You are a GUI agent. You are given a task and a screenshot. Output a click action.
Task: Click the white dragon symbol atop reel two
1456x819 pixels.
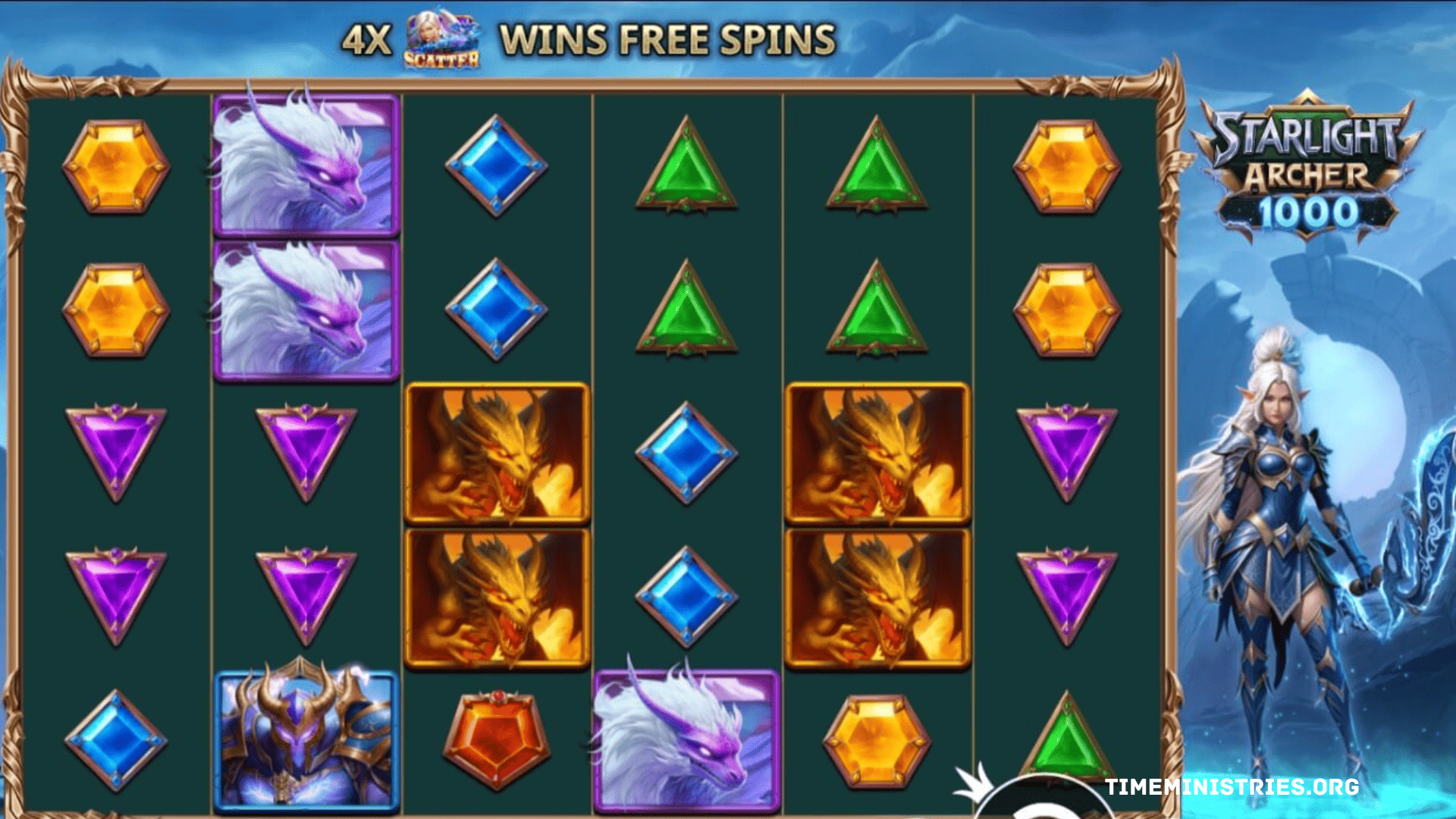point(303,163)
